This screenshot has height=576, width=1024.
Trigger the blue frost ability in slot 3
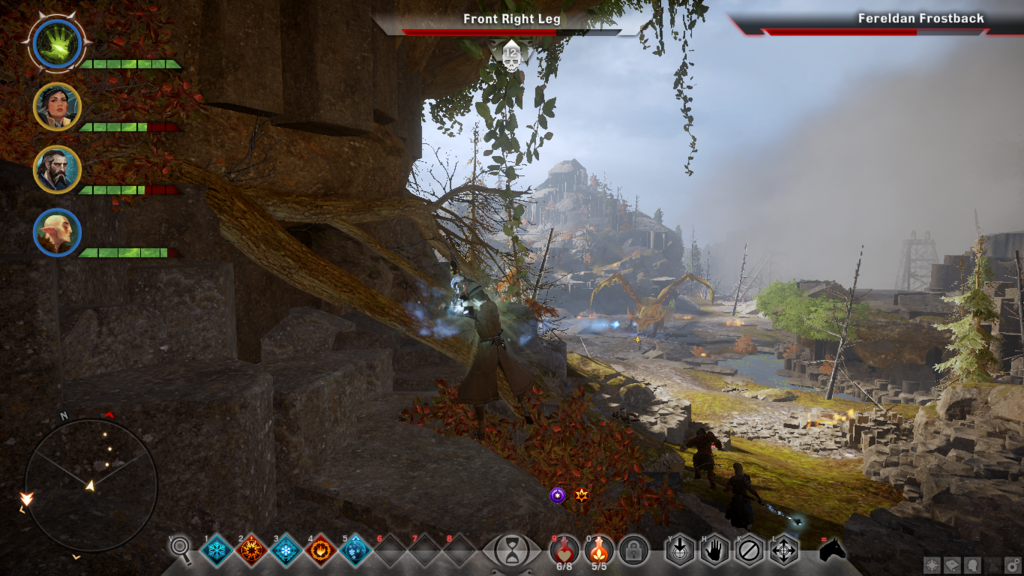pos(286,550)
